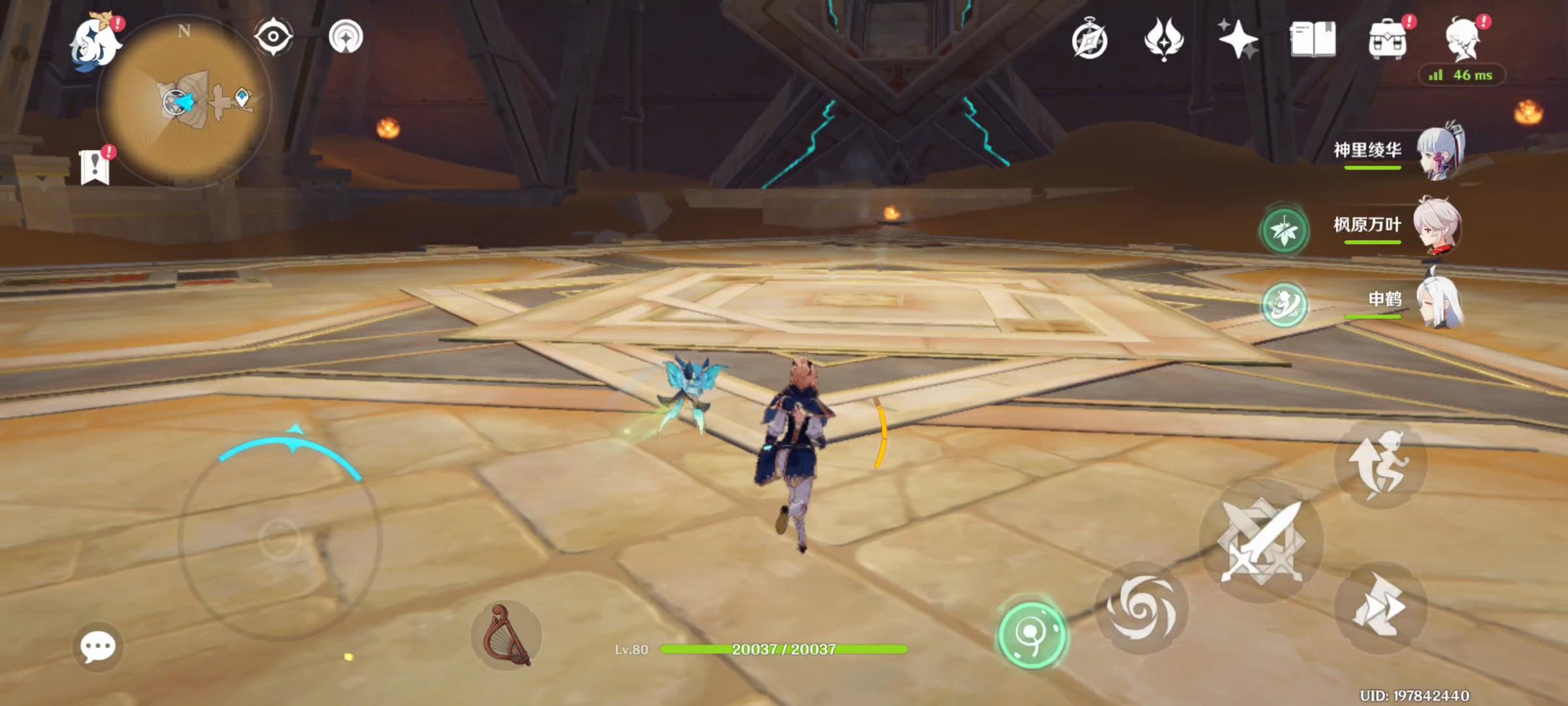Tap the jump button
The image size is (1568, 706).
[x=1381, y=464]
